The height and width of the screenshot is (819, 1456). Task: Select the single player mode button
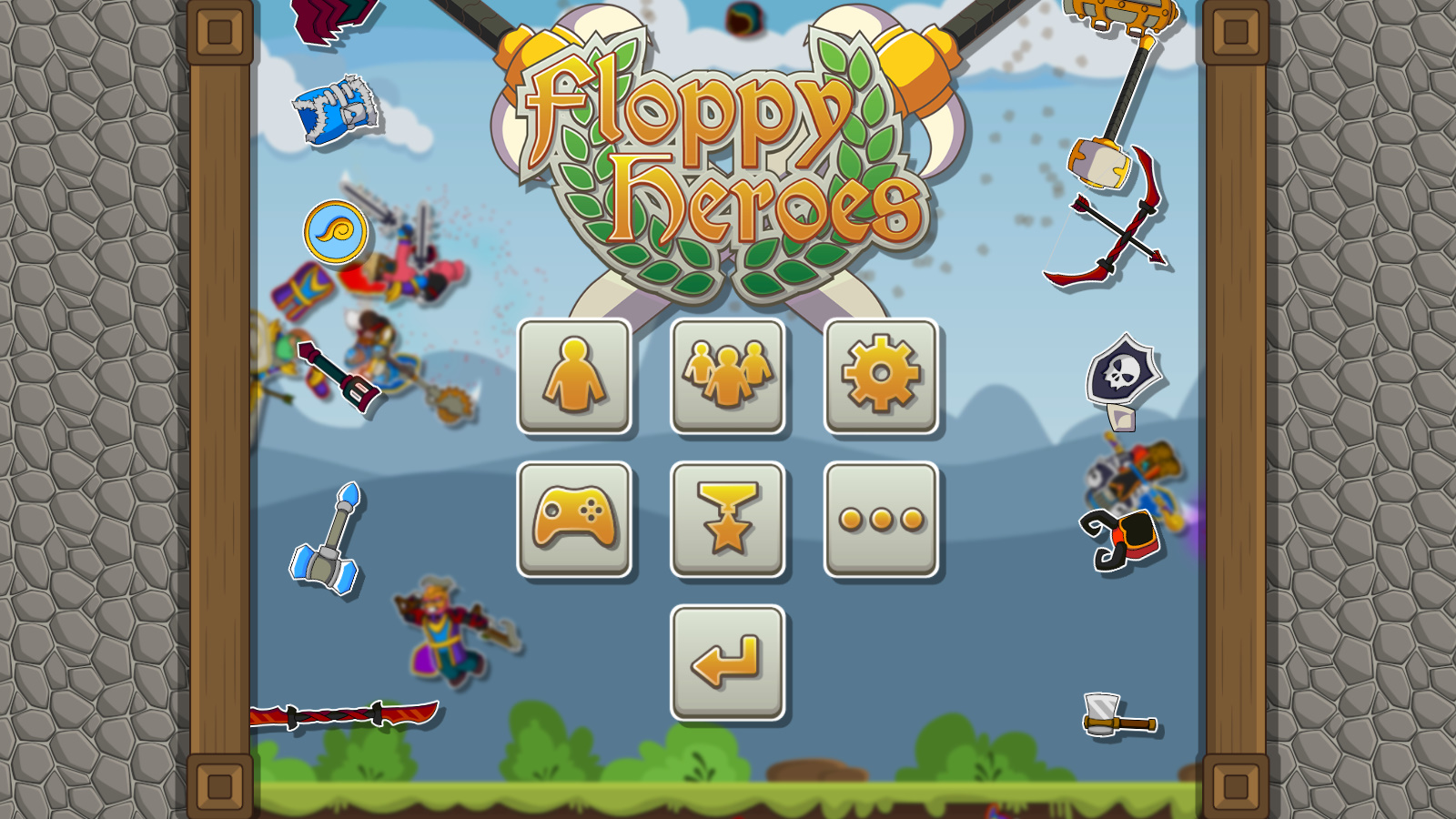click(575, 377)
